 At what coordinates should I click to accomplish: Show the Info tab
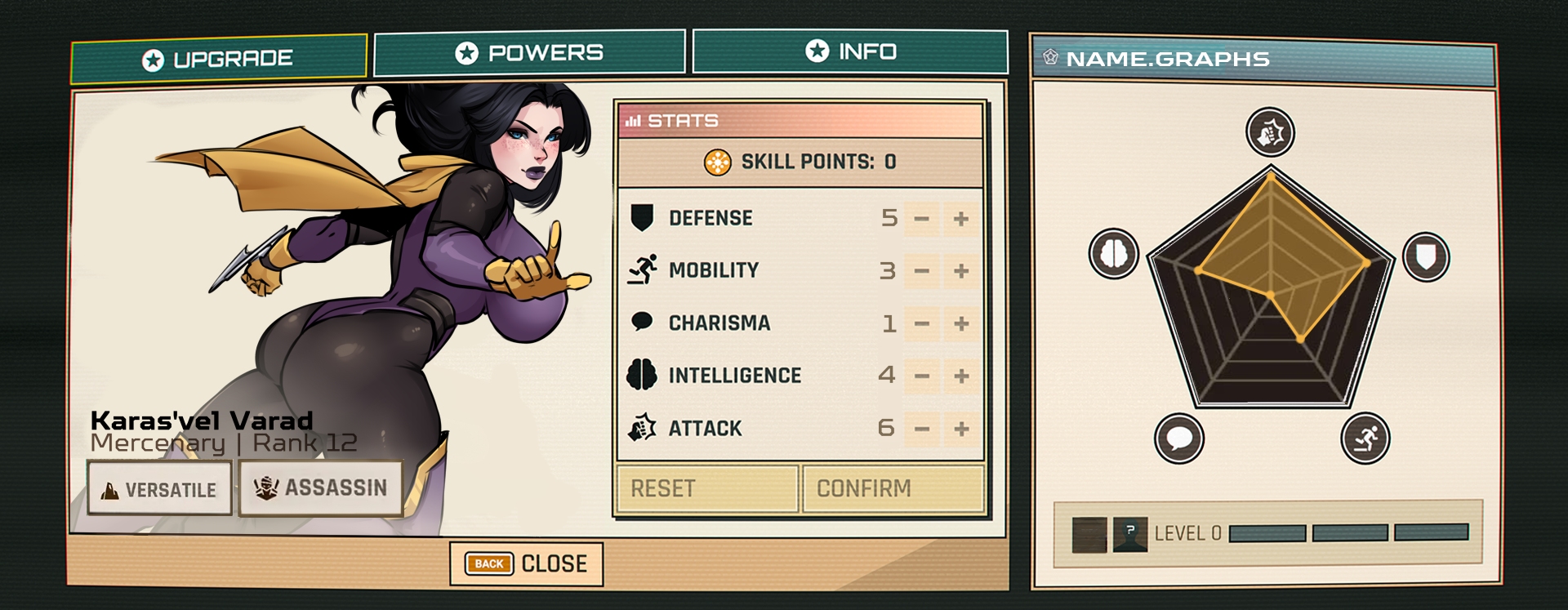click(850, 51)
